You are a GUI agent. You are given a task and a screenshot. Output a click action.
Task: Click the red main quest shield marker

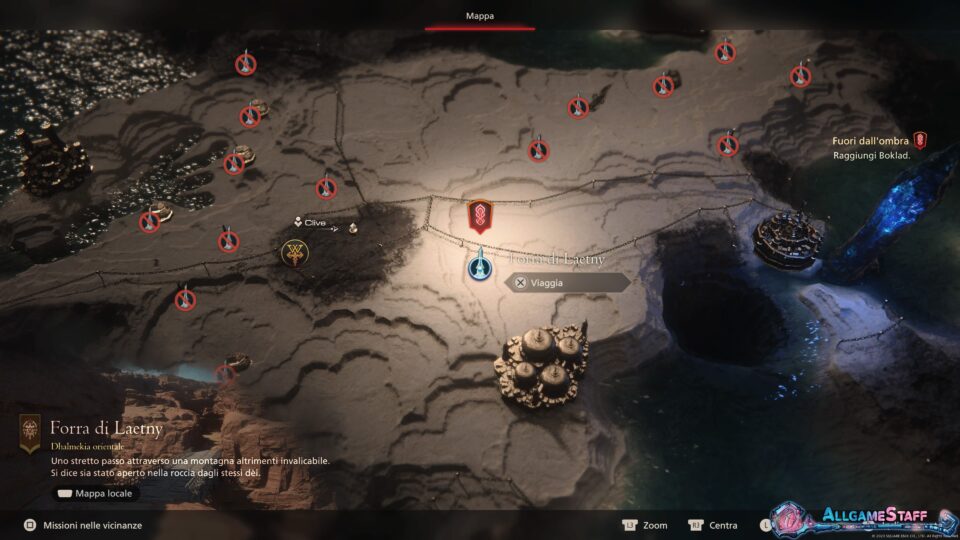(480, 215)
